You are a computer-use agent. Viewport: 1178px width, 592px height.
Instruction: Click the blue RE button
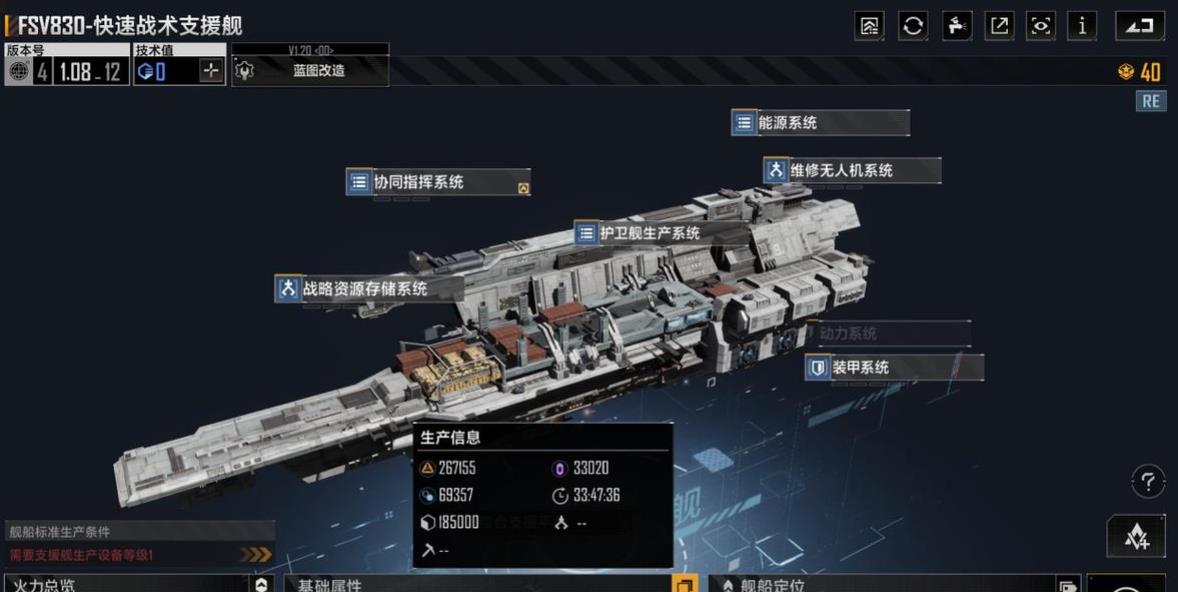click(1151, 101)
